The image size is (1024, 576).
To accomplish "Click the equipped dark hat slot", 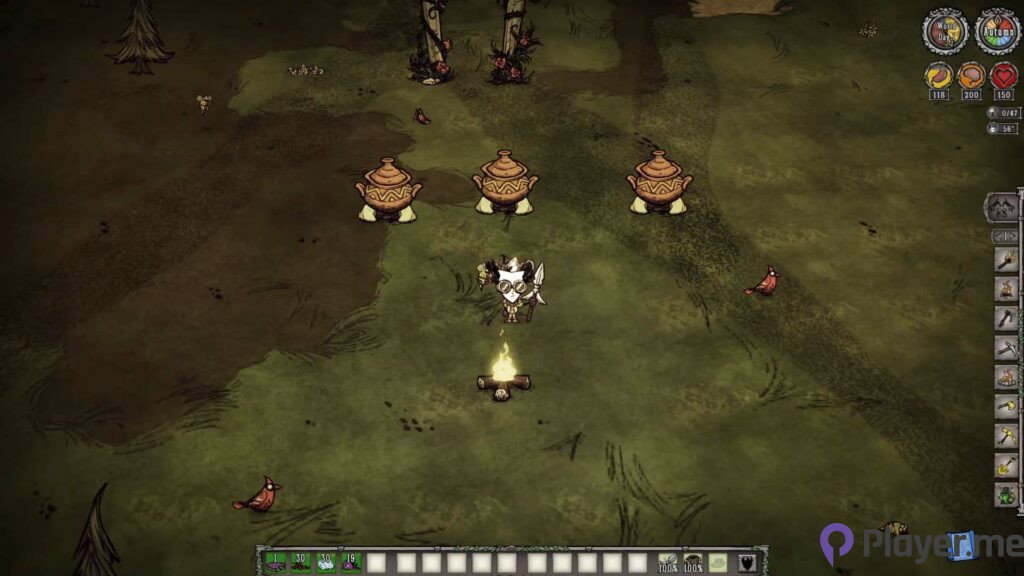I will pyautogui.click(x=692, y=562).
